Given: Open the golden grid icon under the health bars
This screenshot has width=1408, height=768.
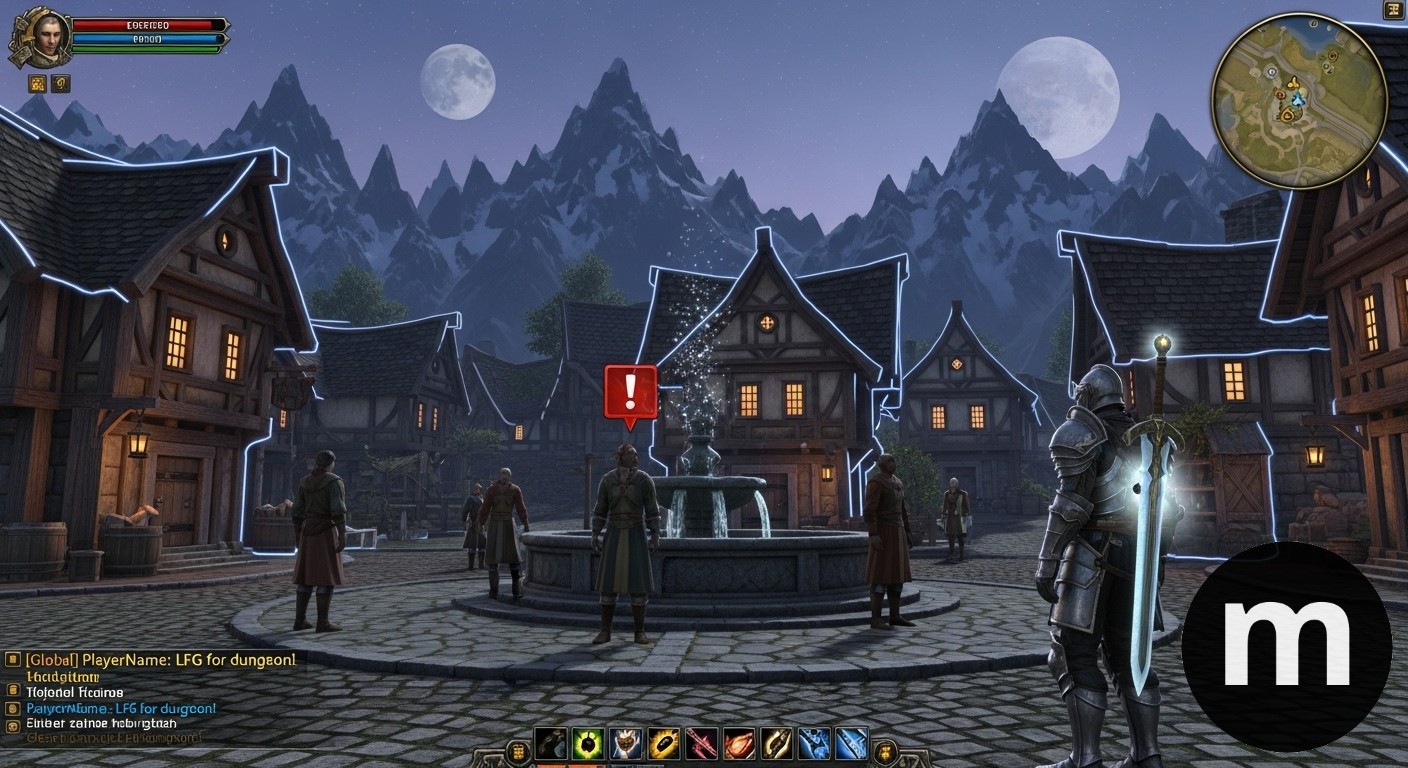Looking at the screenshot, I should click(37, 84).
